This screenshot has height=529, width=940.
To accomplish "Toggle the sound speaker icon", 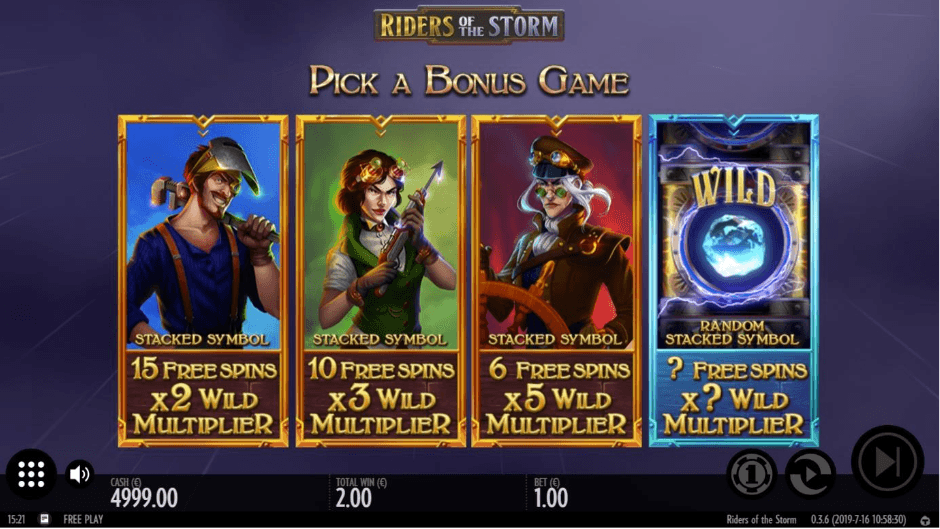I will pyautogui.click(x=80, y=473).
